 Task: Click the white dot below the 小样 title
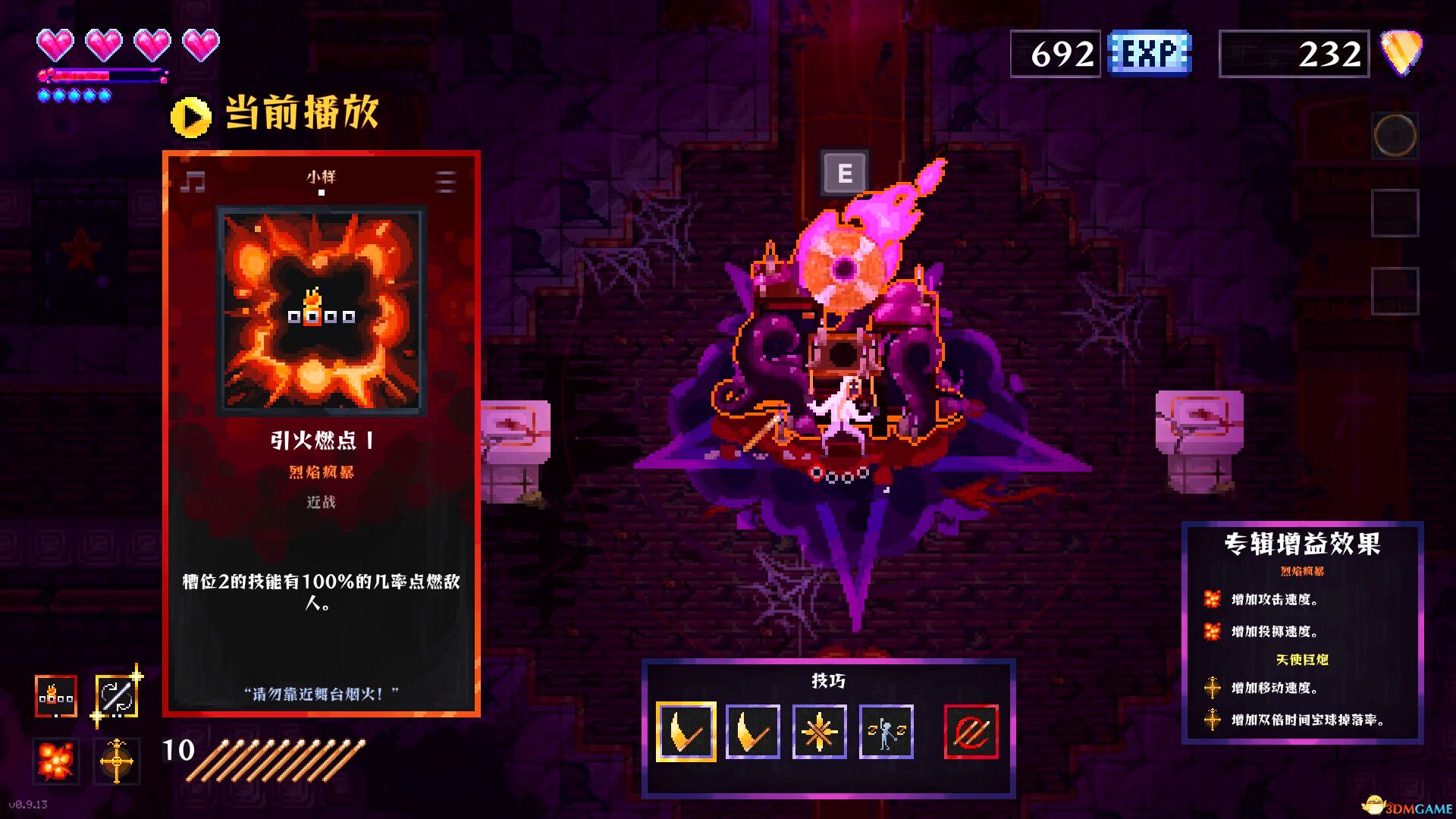(322, 194)
